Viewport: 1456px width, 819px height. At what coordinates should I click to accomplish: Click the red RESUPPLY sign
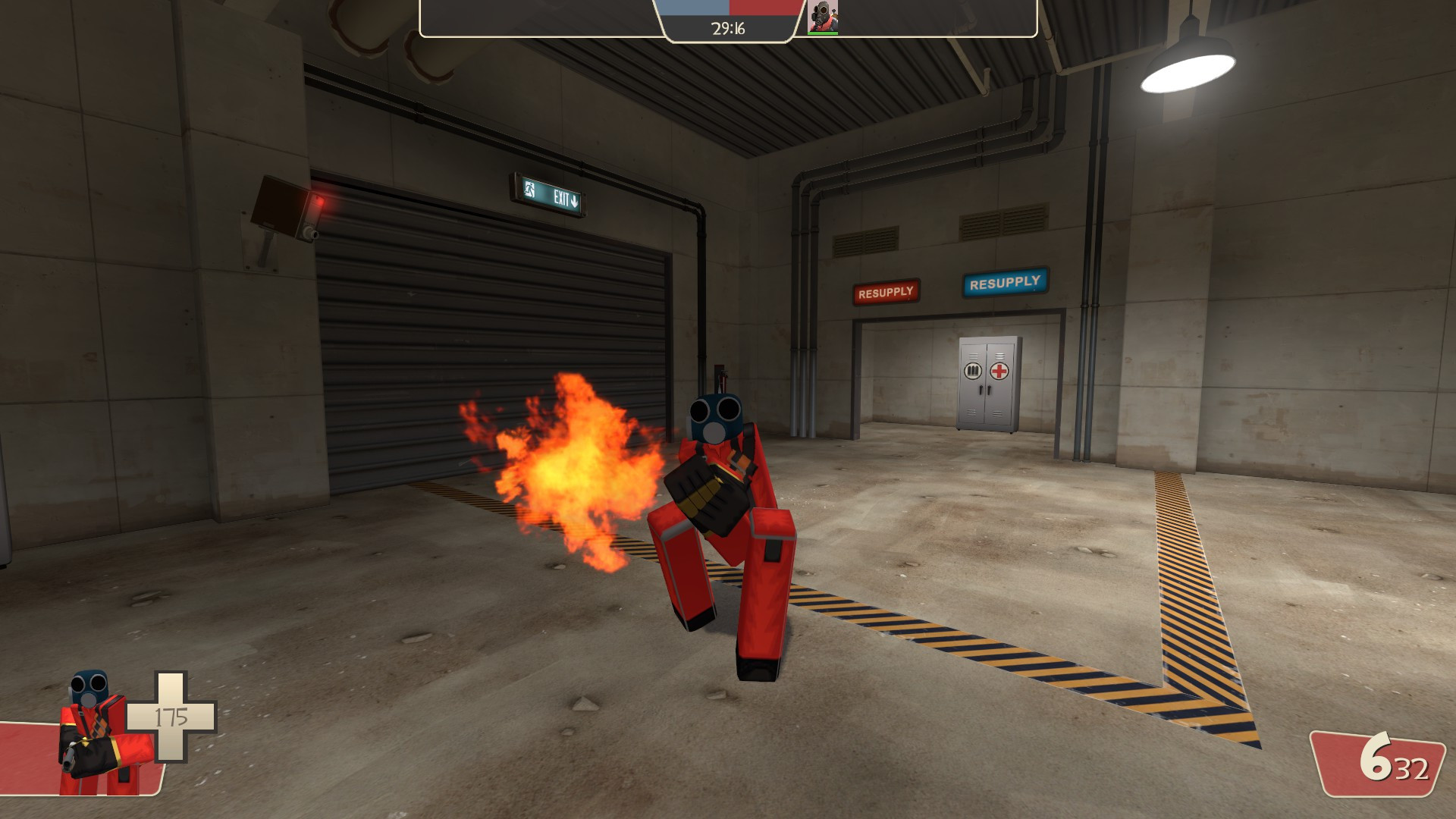pos(886,291)
